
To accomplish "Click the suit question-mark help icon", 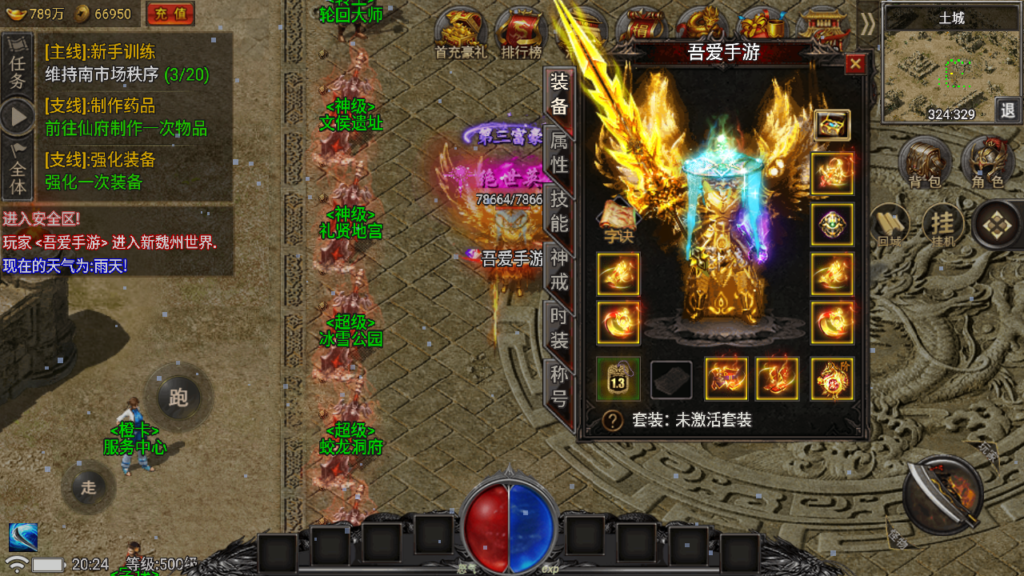I will pos(613,421).
